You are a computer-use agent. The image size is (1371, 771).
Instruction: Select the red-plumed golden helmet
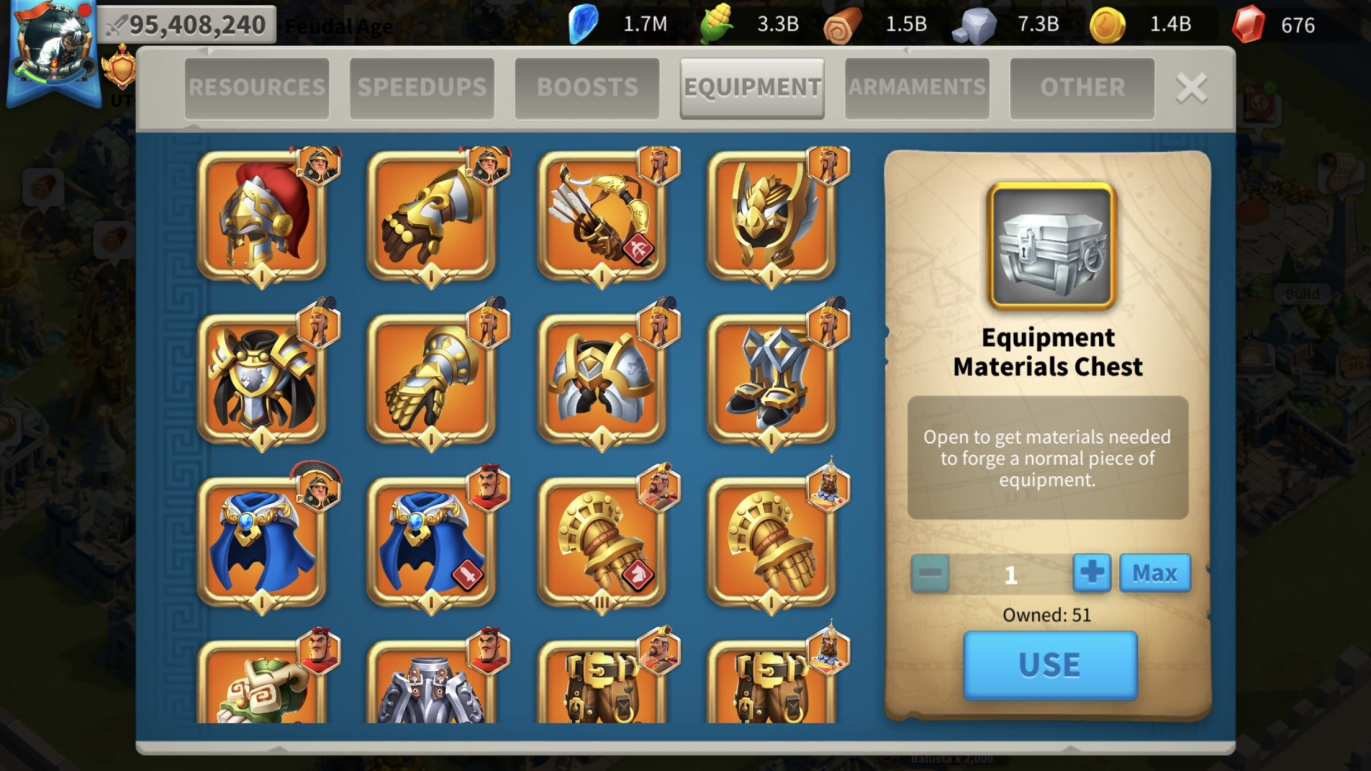coord(262,216)
